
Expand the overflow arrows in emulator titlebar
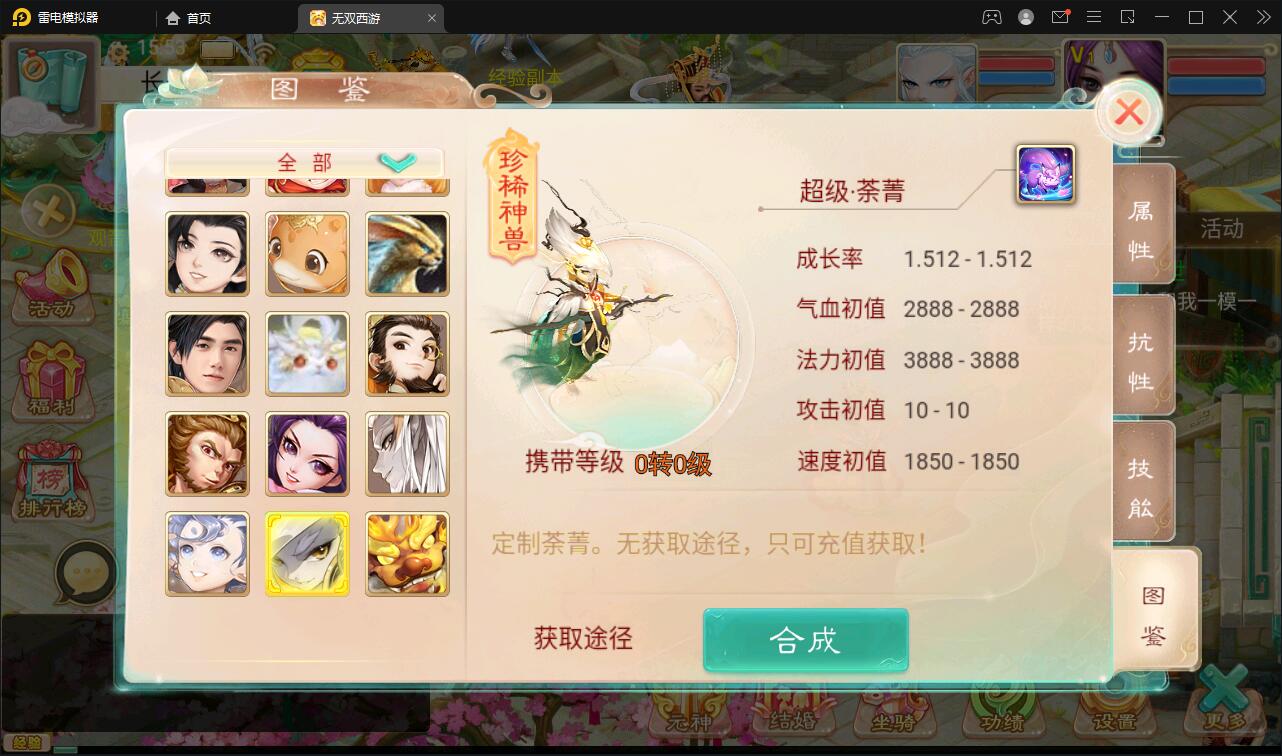point(1262,17)
